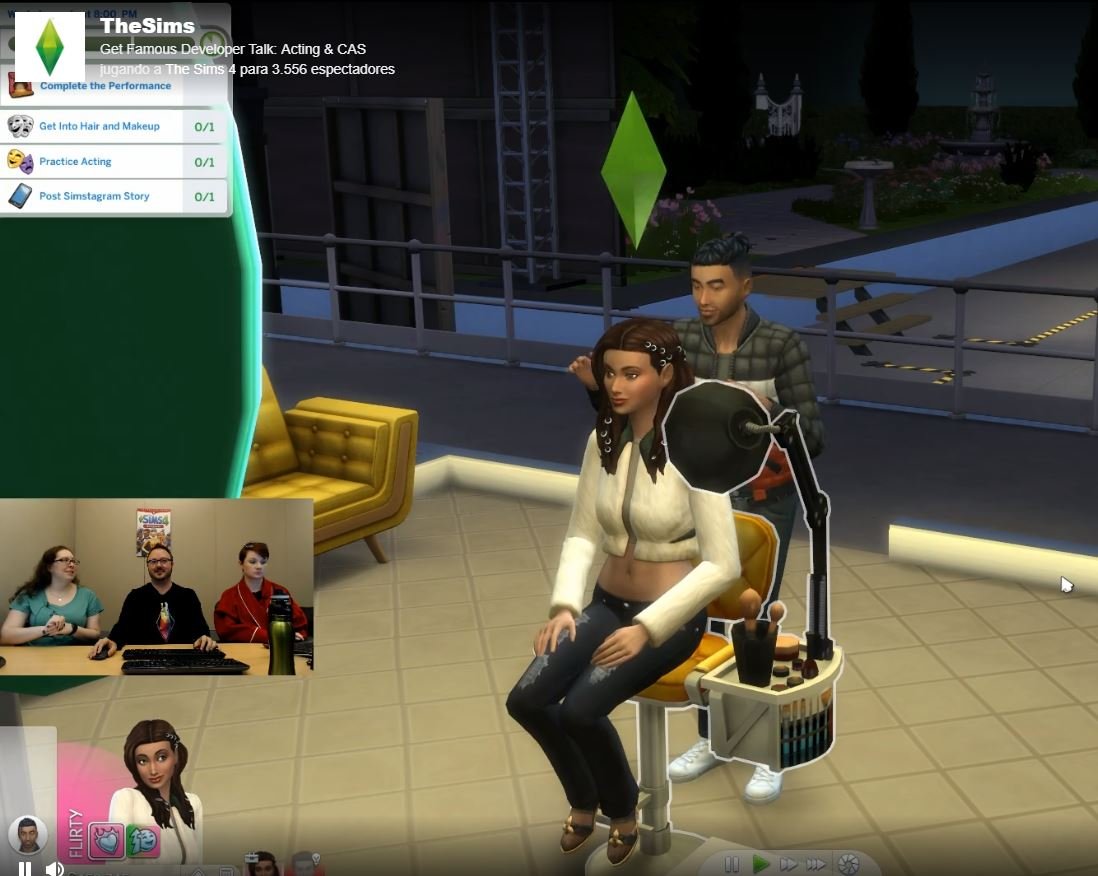
Task: Set game speed to double fast-forward
Action: coord(789,864)
